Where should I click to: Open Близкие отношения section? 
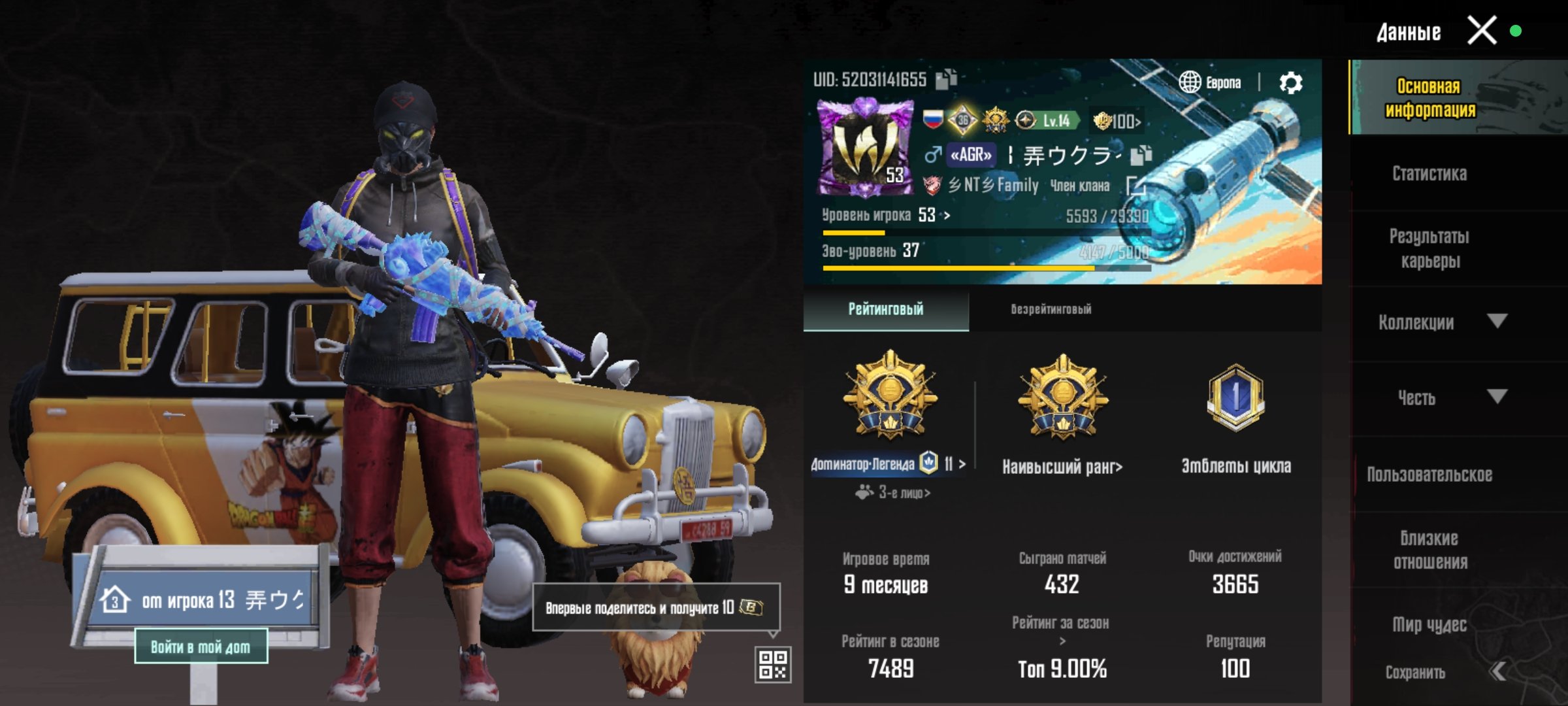tap(1429, 550)
